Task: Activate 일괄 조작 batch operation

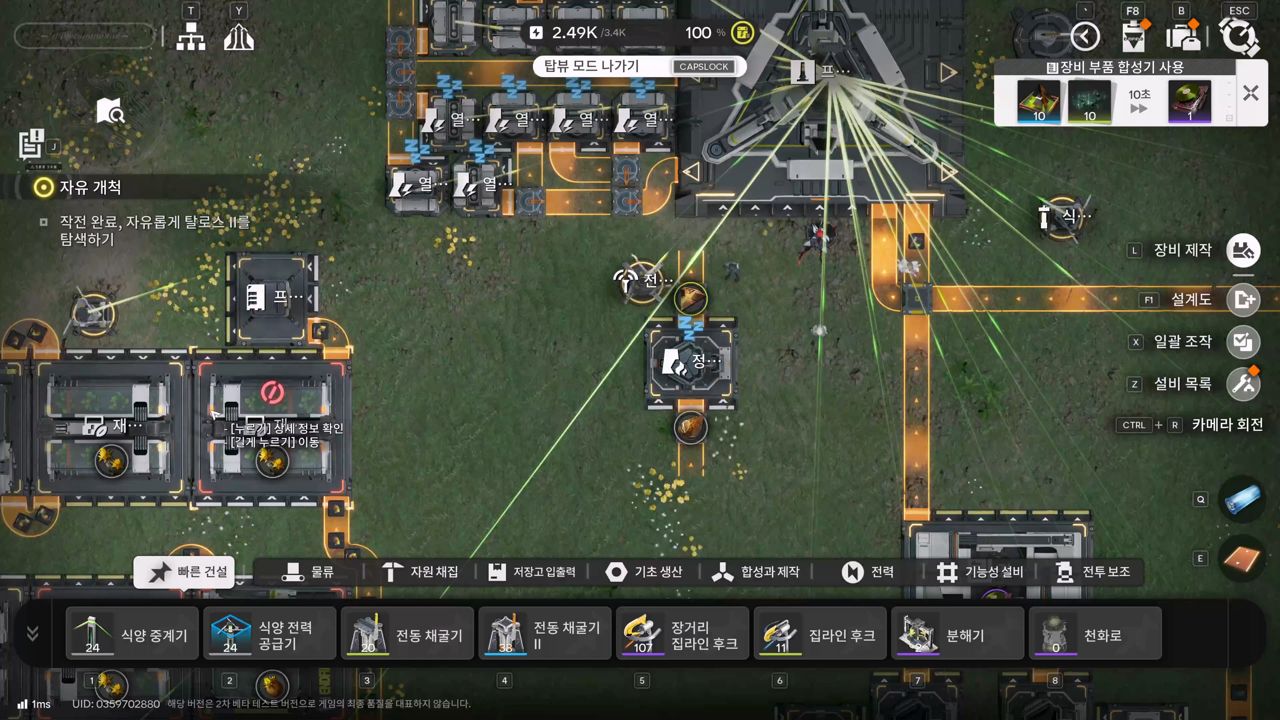Action: 1243,342
